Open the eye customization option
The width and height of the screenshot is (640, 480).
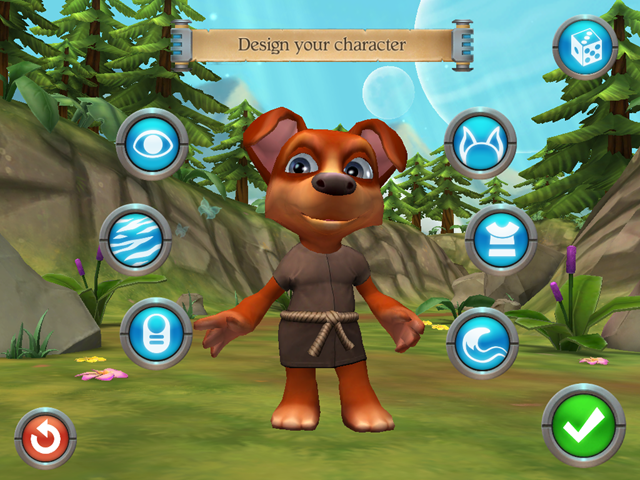[x=152, y=143]
